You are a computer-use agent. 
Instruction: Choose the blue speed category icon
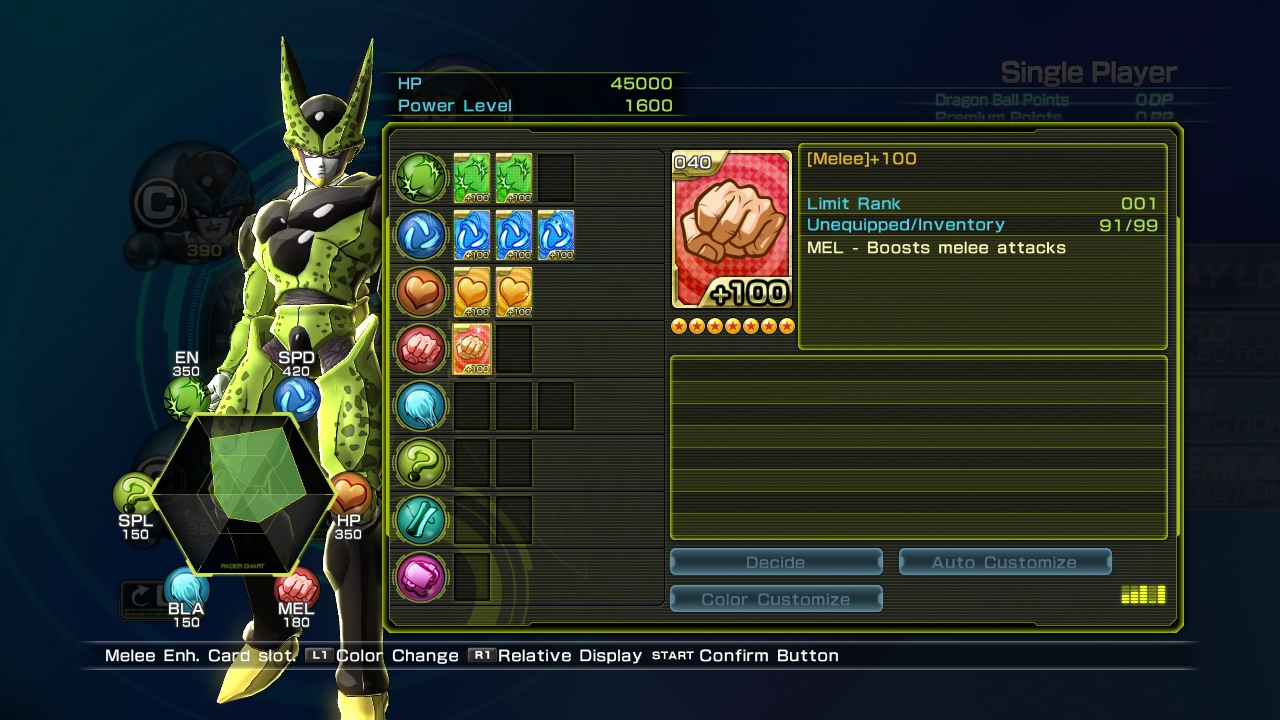(421, 235)
